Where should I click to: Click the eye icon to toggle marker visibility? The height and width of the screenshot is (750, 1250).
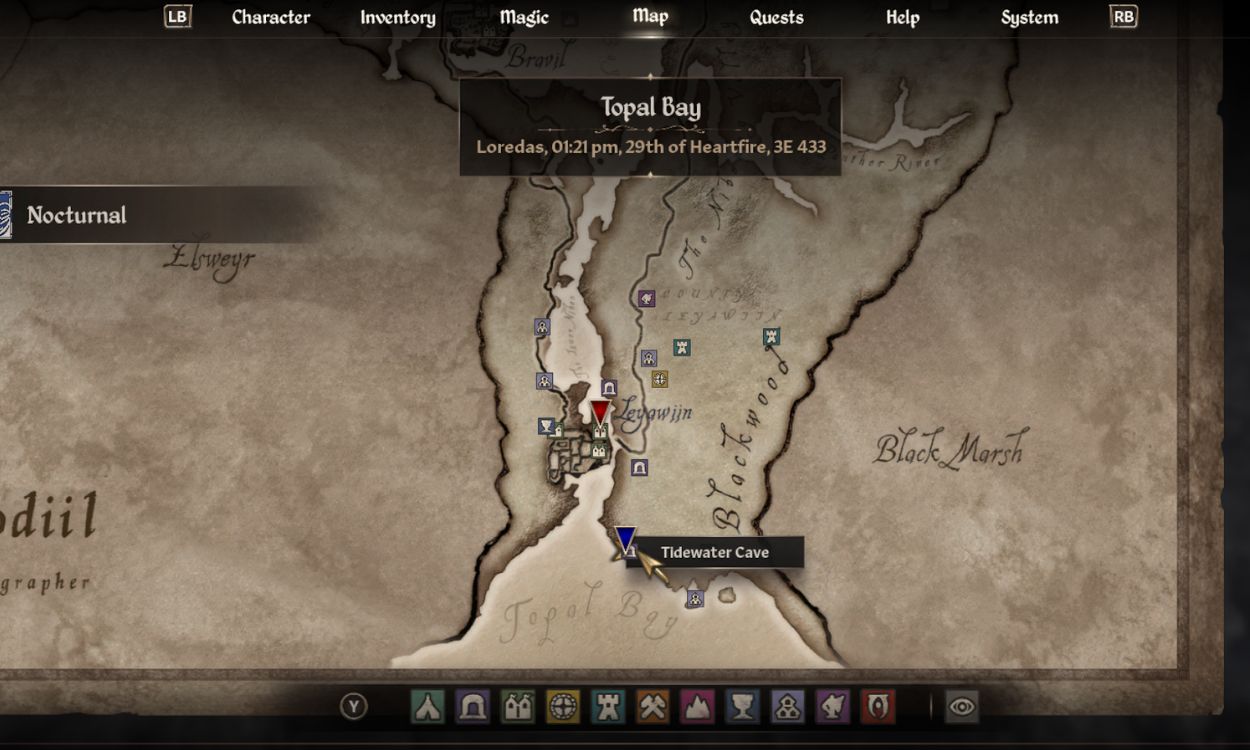(962, 707)
